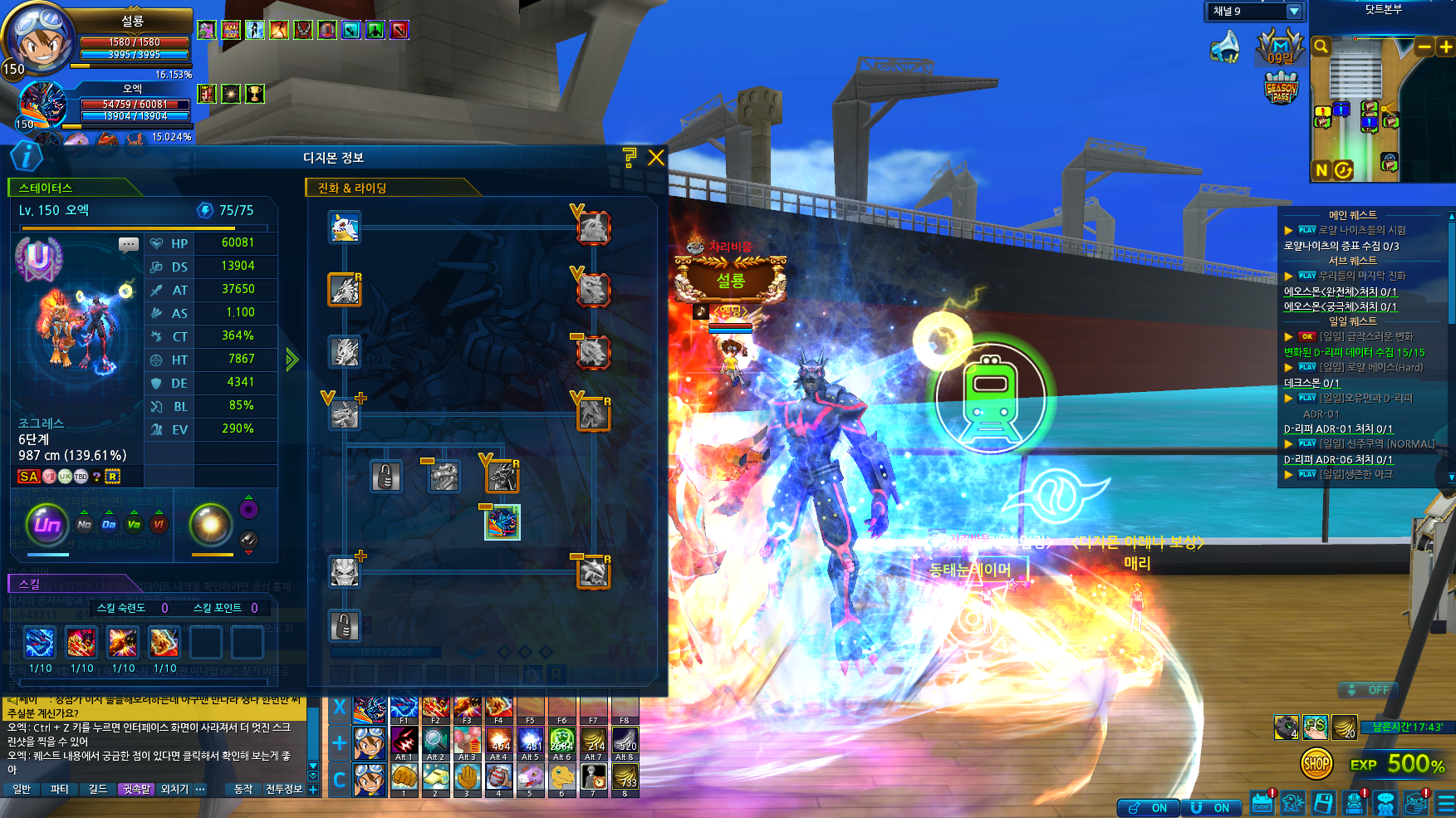Switch chat to the 파티 tab
This screenshot has width=1456, height=818.
[59, 789]
